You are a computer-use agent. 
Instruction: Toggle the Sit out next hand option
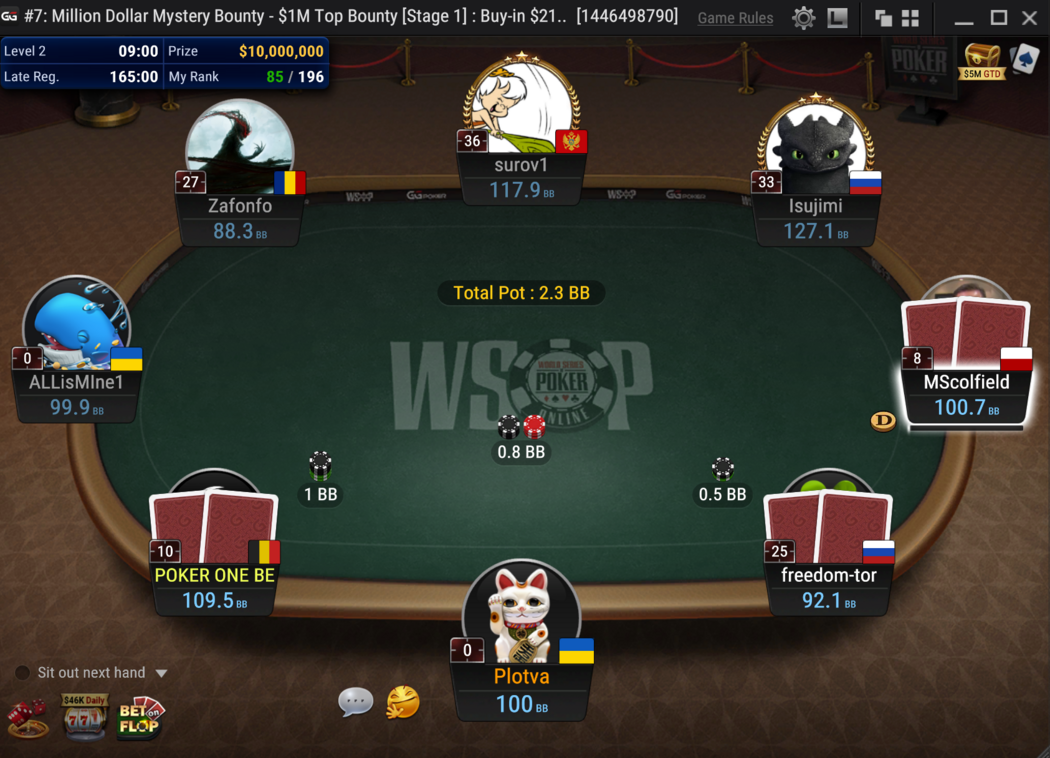coord(22,673)
